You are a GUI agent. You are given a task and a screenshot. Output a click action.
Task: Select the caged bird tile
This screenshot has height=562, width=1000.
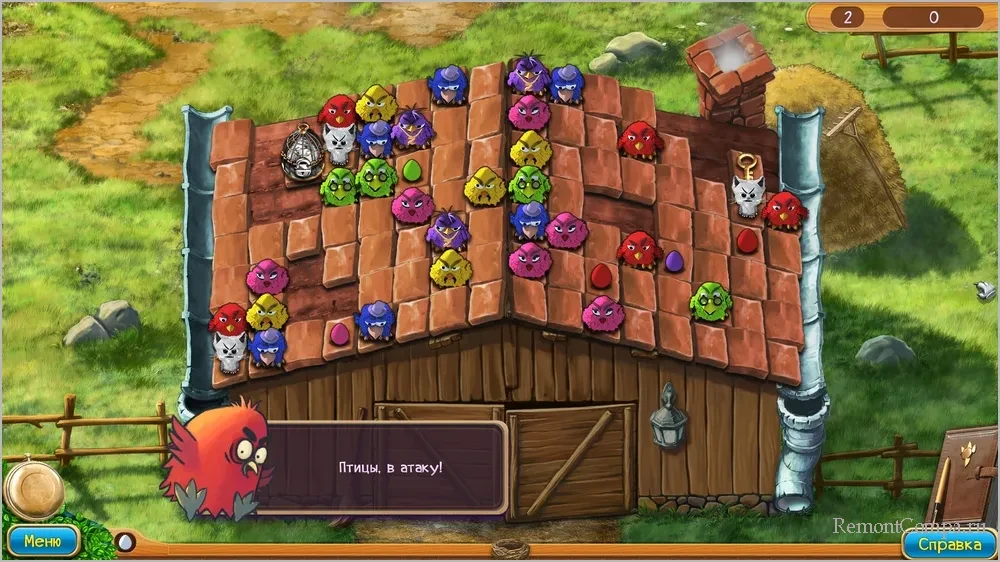pyautogui.click(x=299, y=150)
